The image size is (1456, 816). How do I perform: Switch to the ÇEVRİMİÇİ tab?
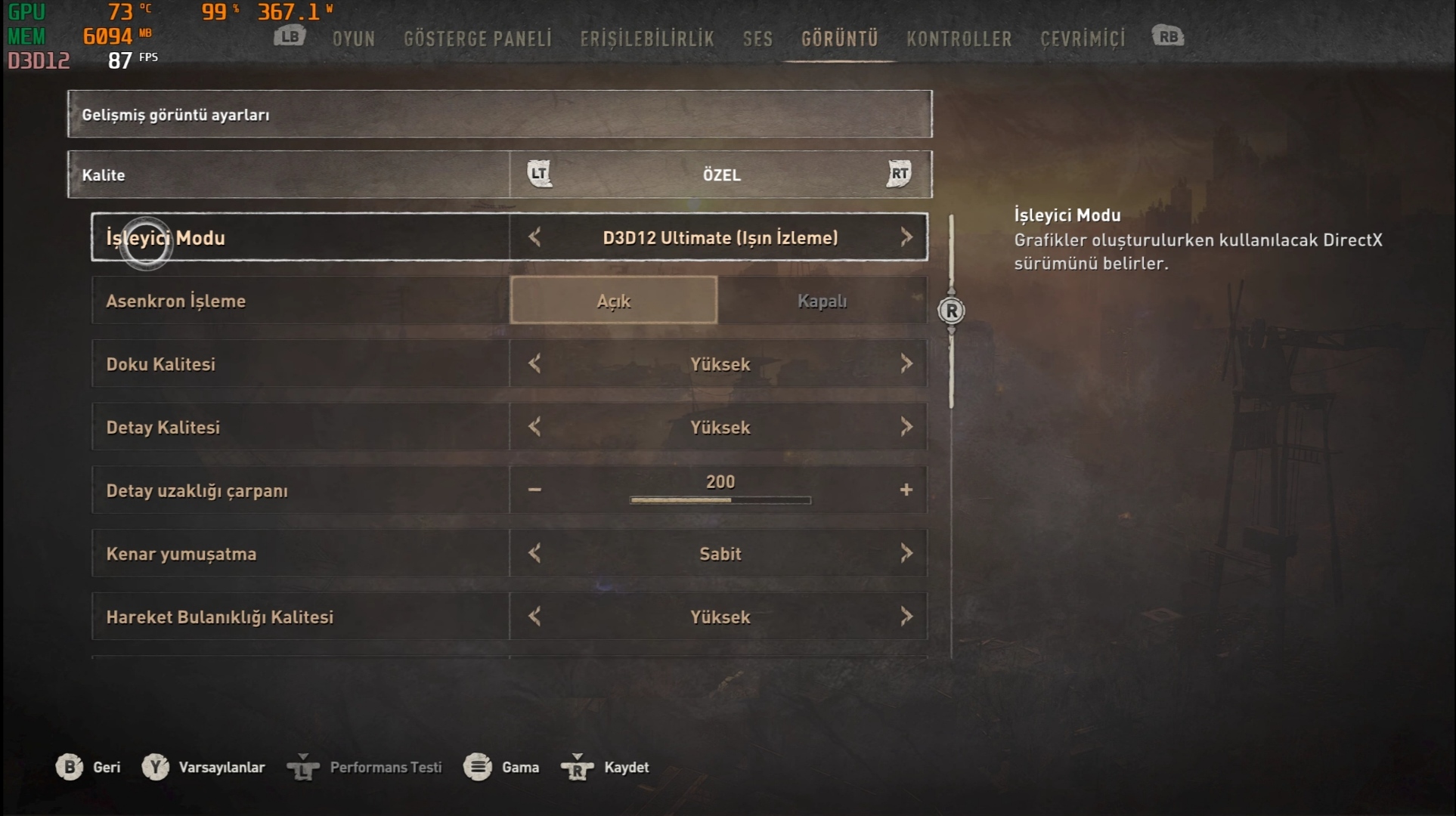[1083, 39]
